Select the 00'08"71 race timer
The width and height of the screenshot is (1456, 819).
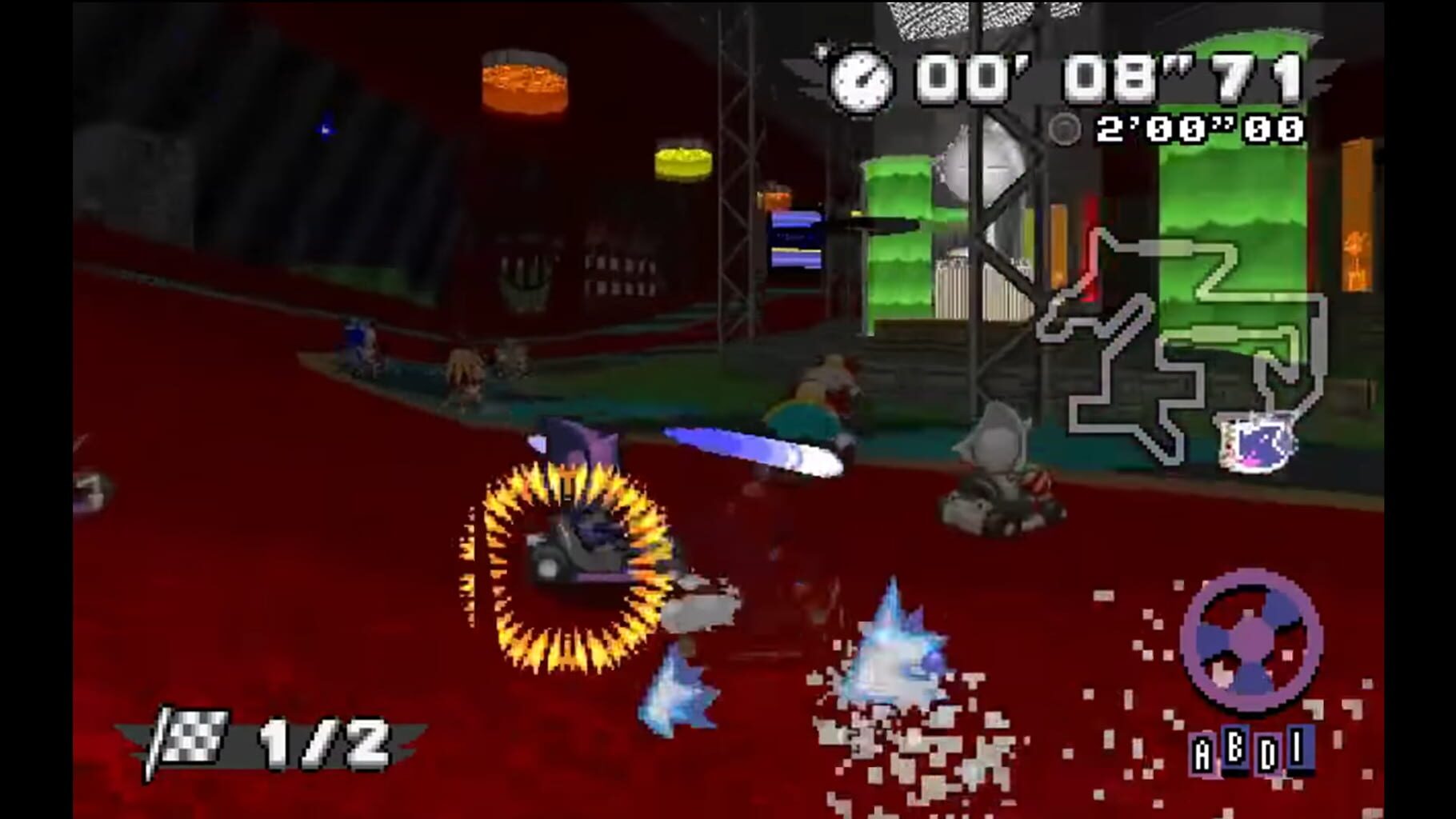click(1104, 76)
